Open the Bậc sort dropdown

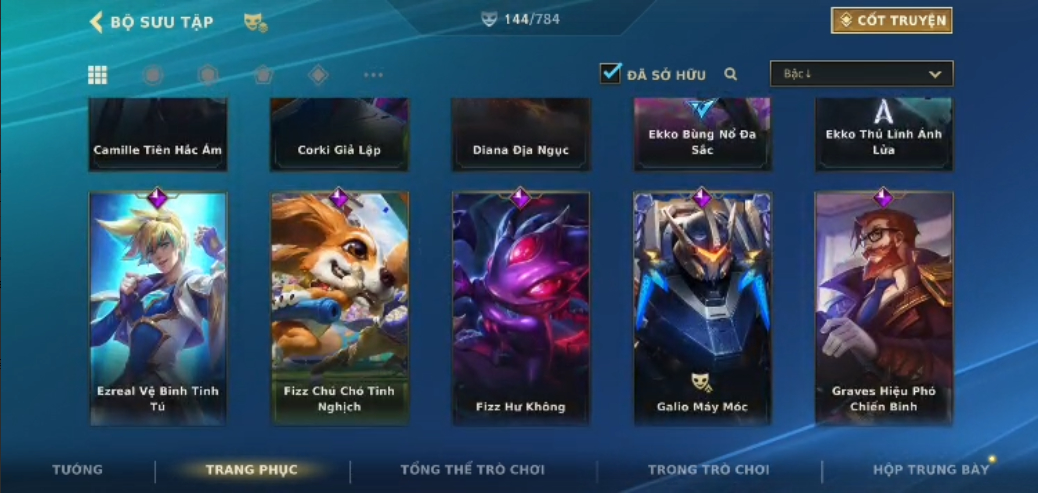tap(861, 74)
